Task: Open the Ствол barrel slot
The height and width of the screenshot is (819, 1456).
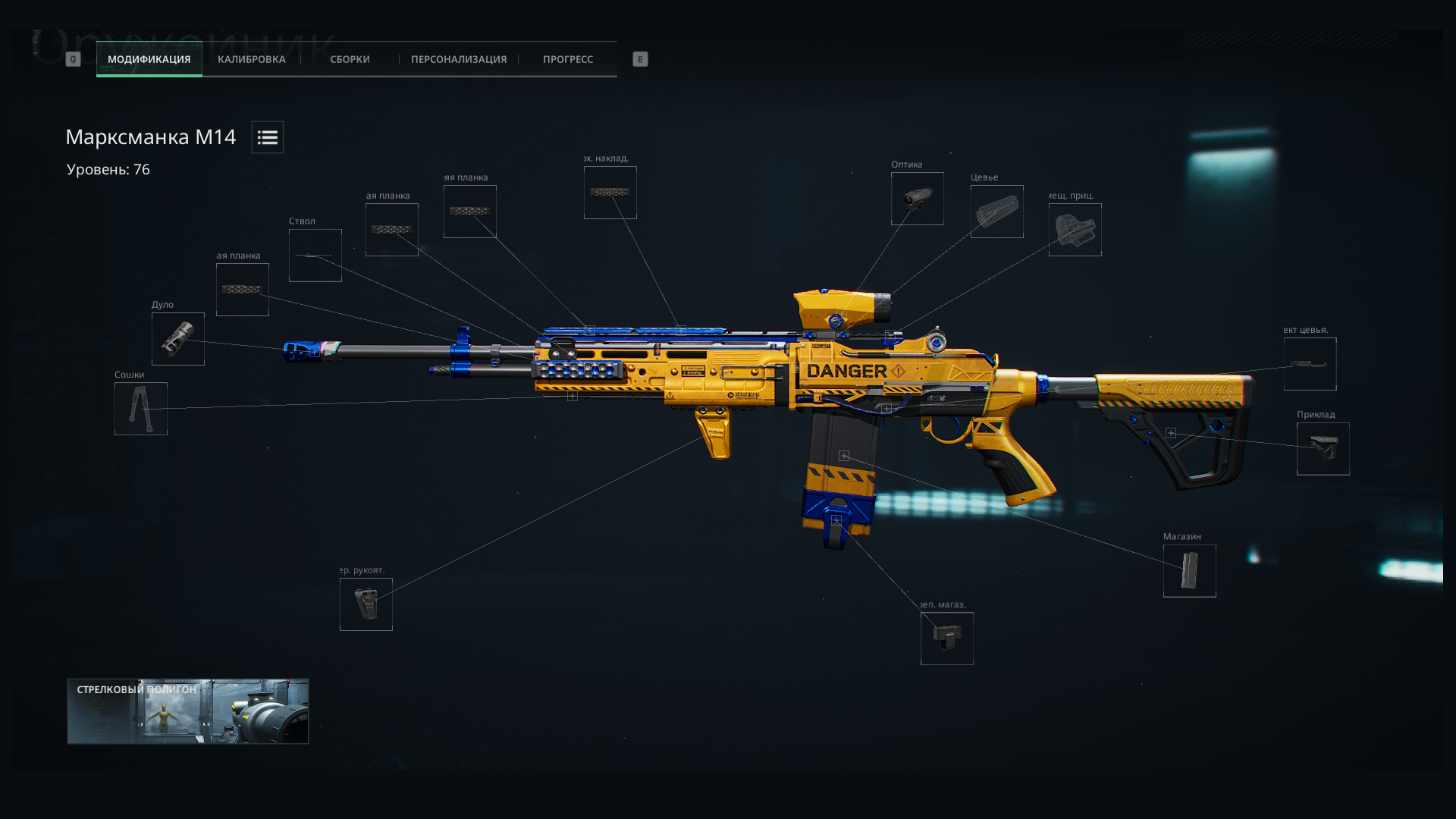Action: click(315, 256)
